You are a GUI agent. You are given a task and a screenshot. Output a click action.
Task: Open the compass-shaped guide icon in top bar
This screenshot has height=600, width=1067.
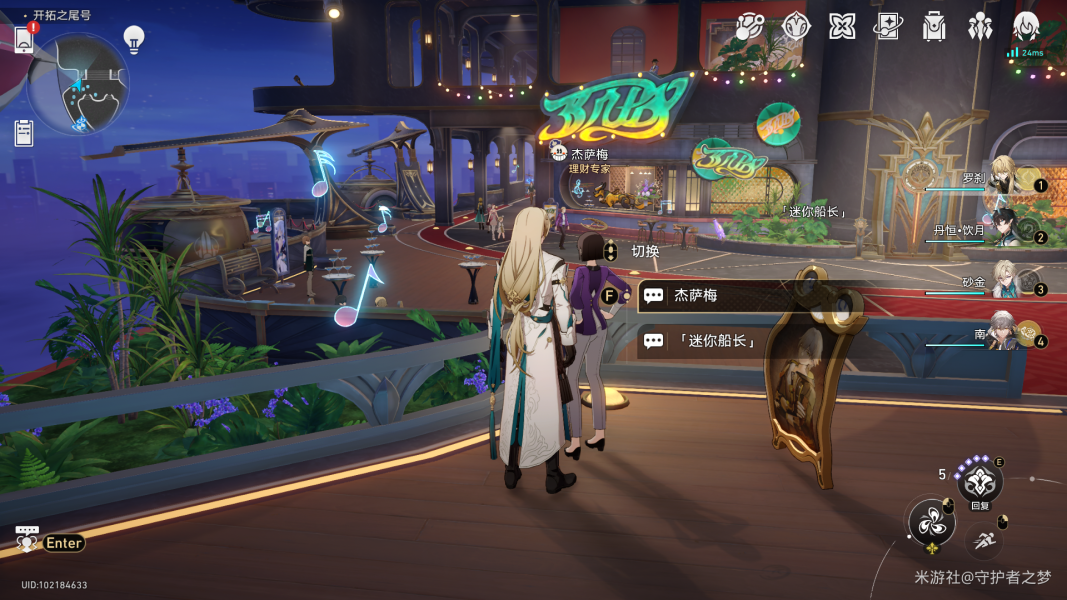[x=795, y=27]
